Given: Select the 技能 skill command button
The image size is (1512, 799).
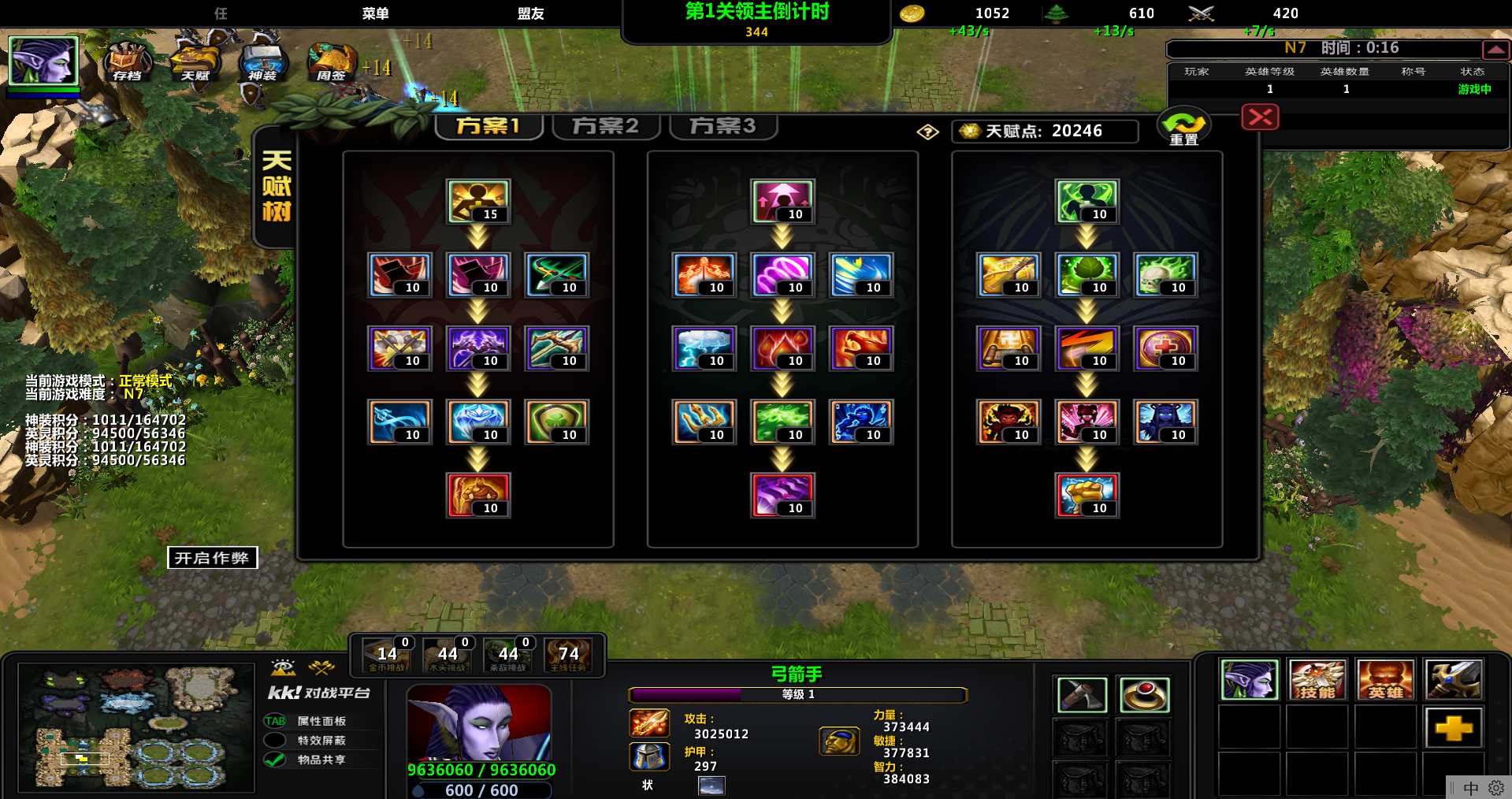Looking at the screenshot, I should (x=1317, y=680).
